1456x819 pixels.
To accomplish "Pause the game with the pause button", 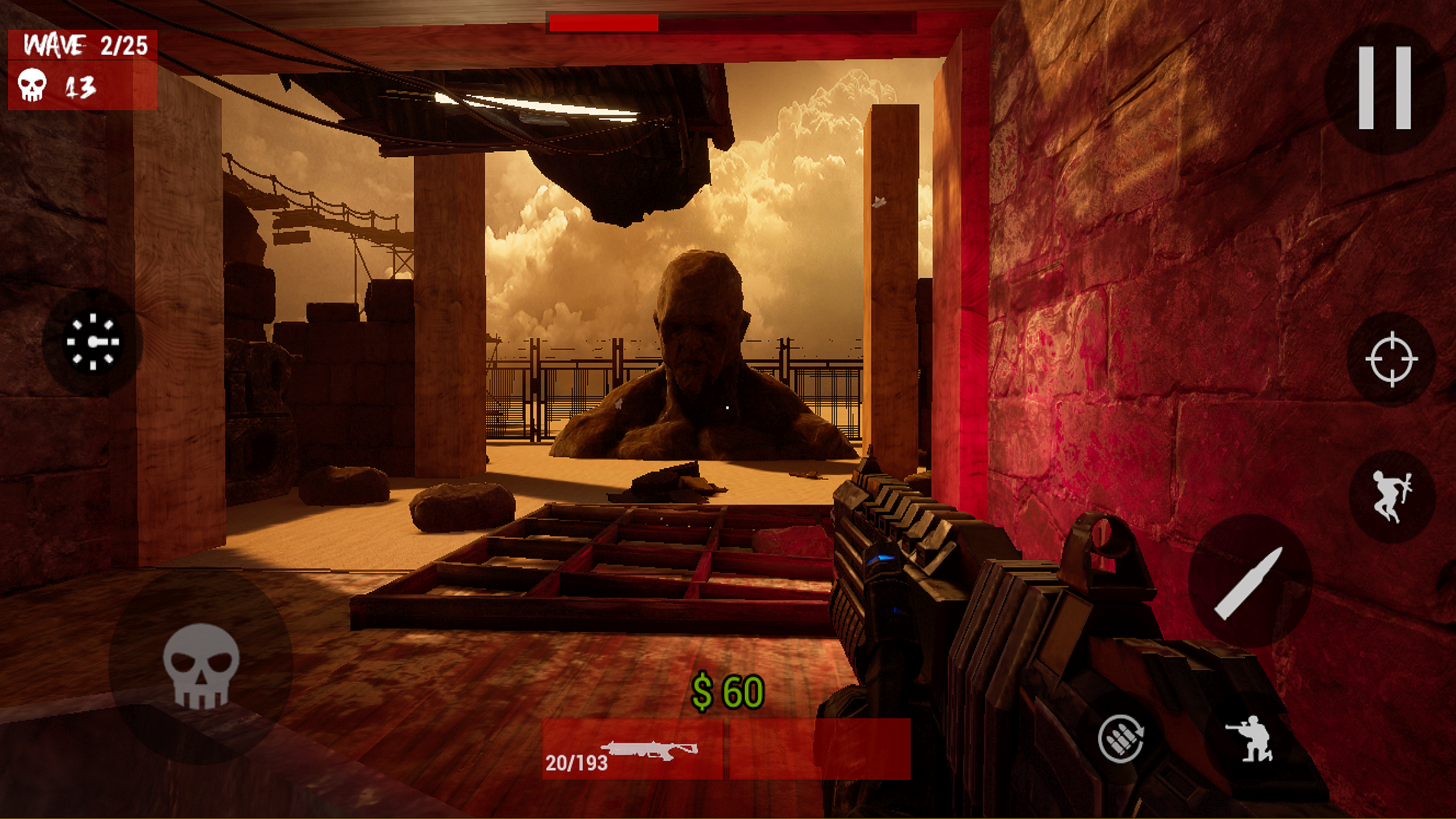I will (x=1383, y=88).
